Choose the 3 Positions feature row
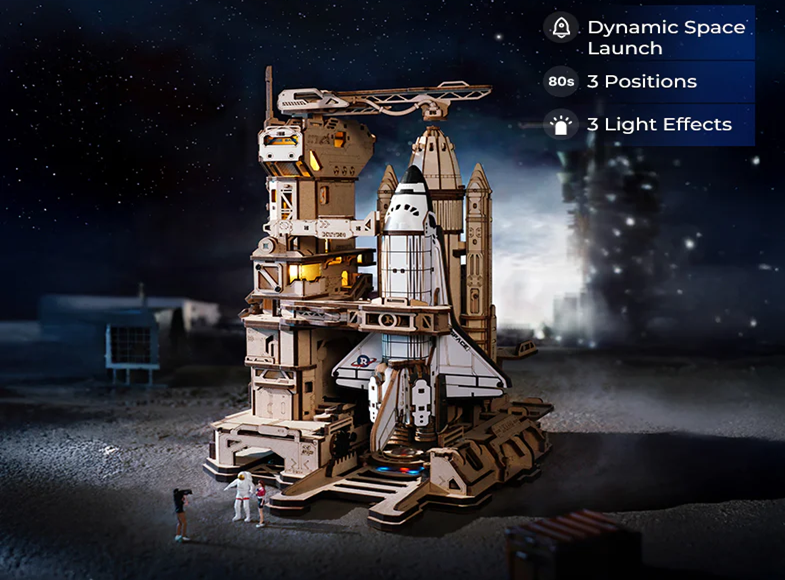 click(647, 82)
